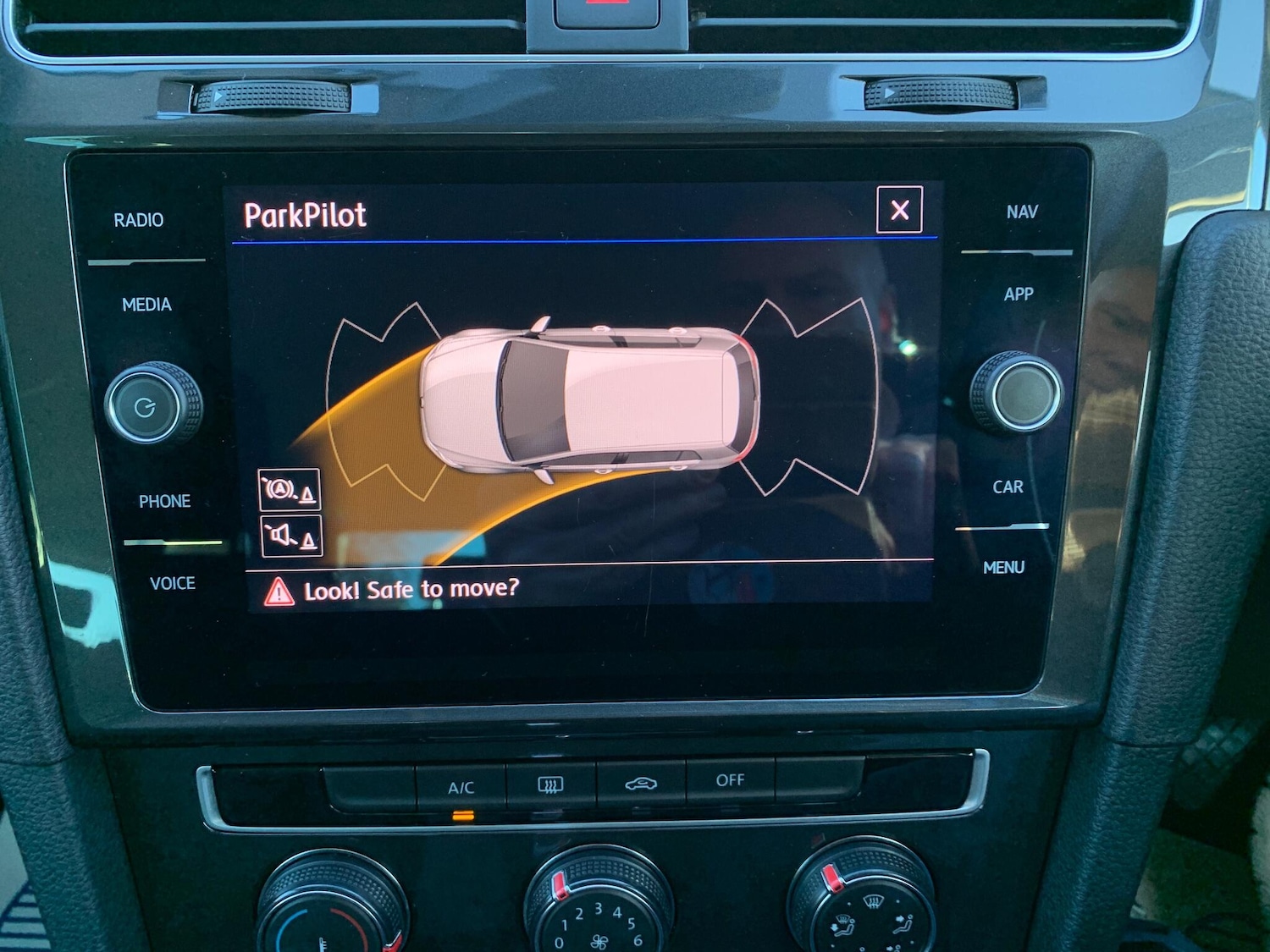Turn on rear window defrost
The height and width of the screenshot is (952, 1270).
click(550, 786)
